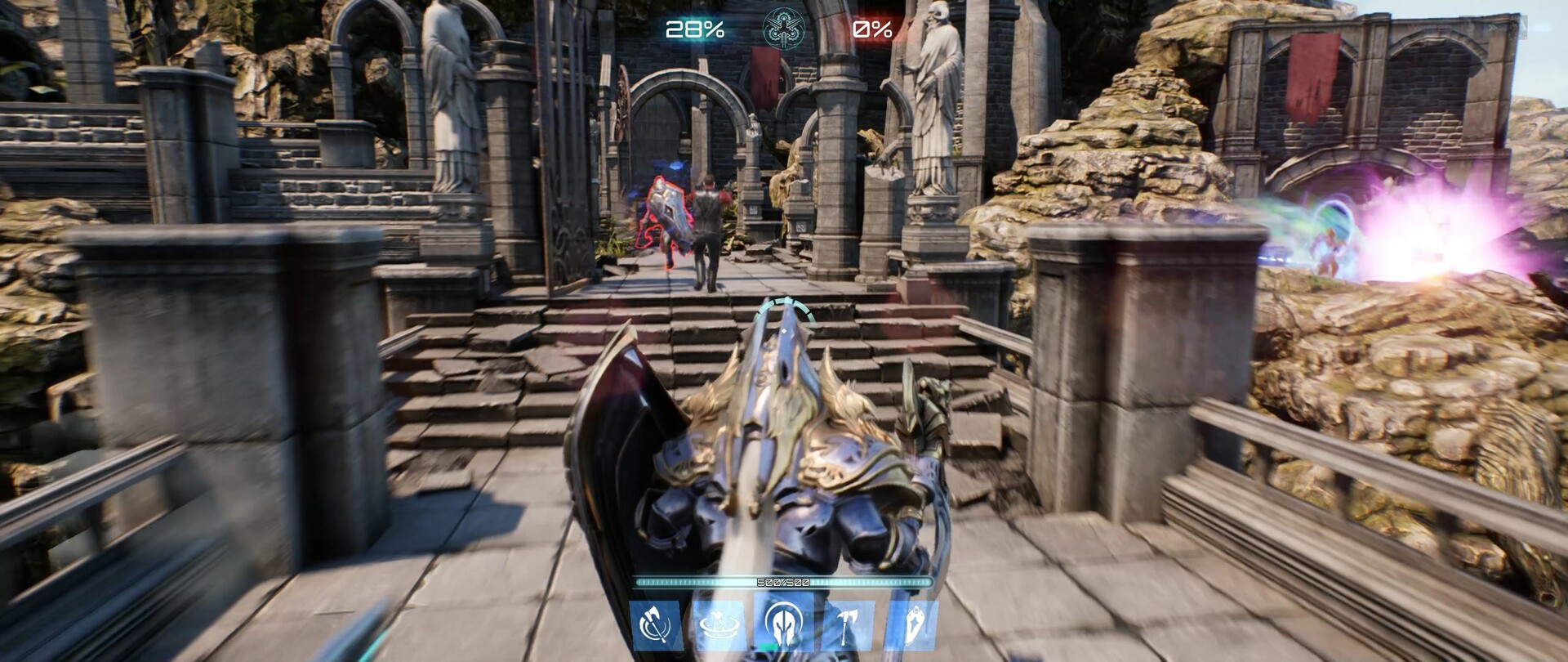Activate the spinning axe ability
1568x662 pixels.
tap(656, 625)
